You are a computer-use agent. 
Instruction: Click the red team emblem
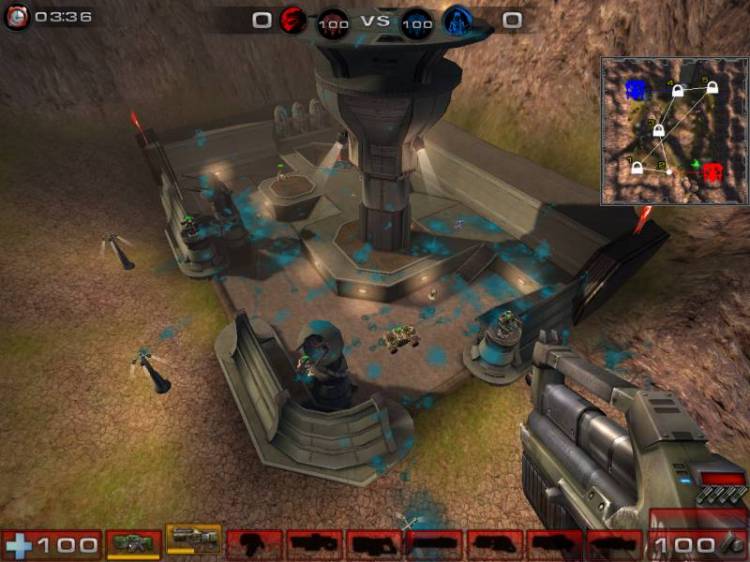(293, 20)
